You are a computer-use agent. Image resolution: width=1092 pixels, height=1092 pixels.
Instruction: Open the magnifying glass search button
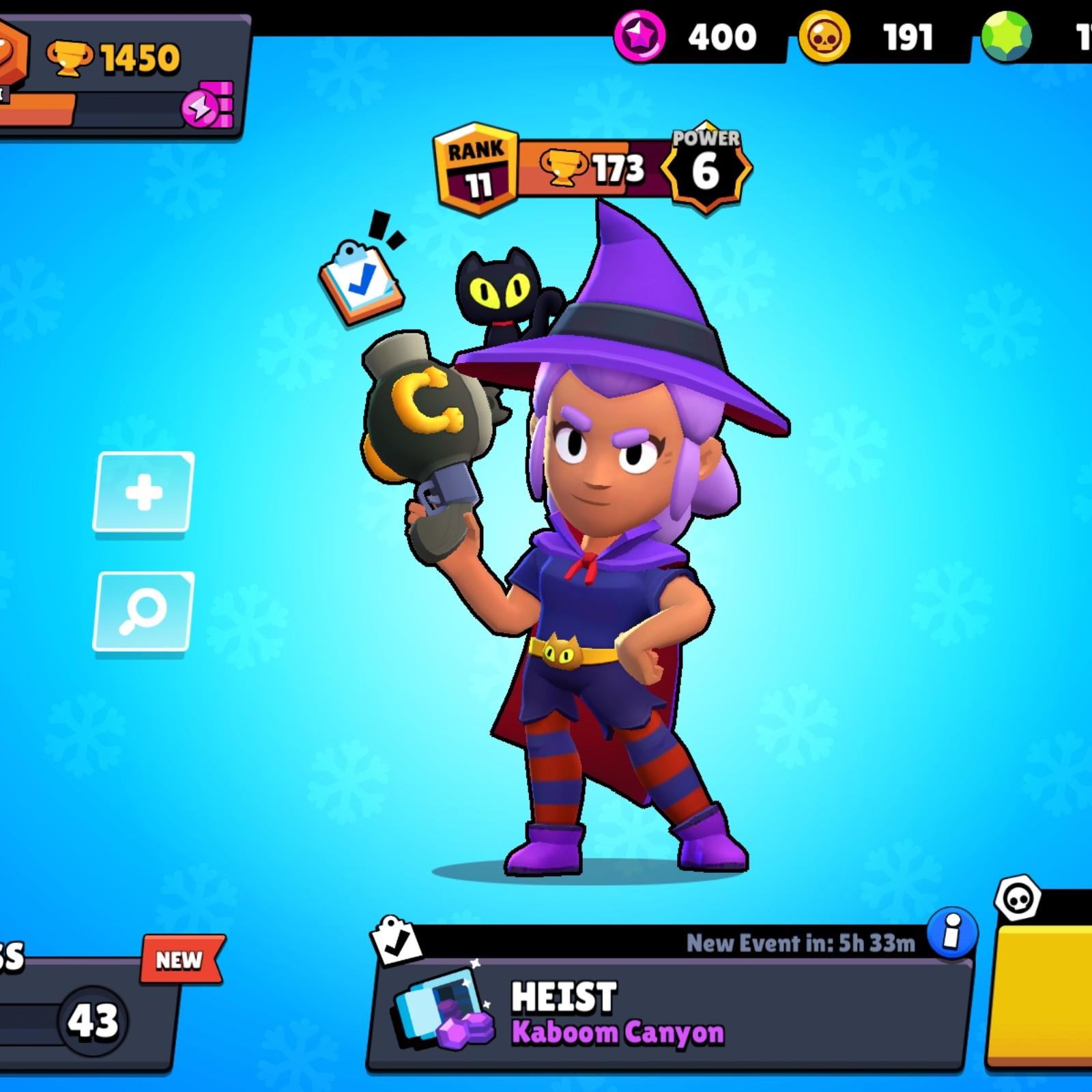tap(143, 611)
